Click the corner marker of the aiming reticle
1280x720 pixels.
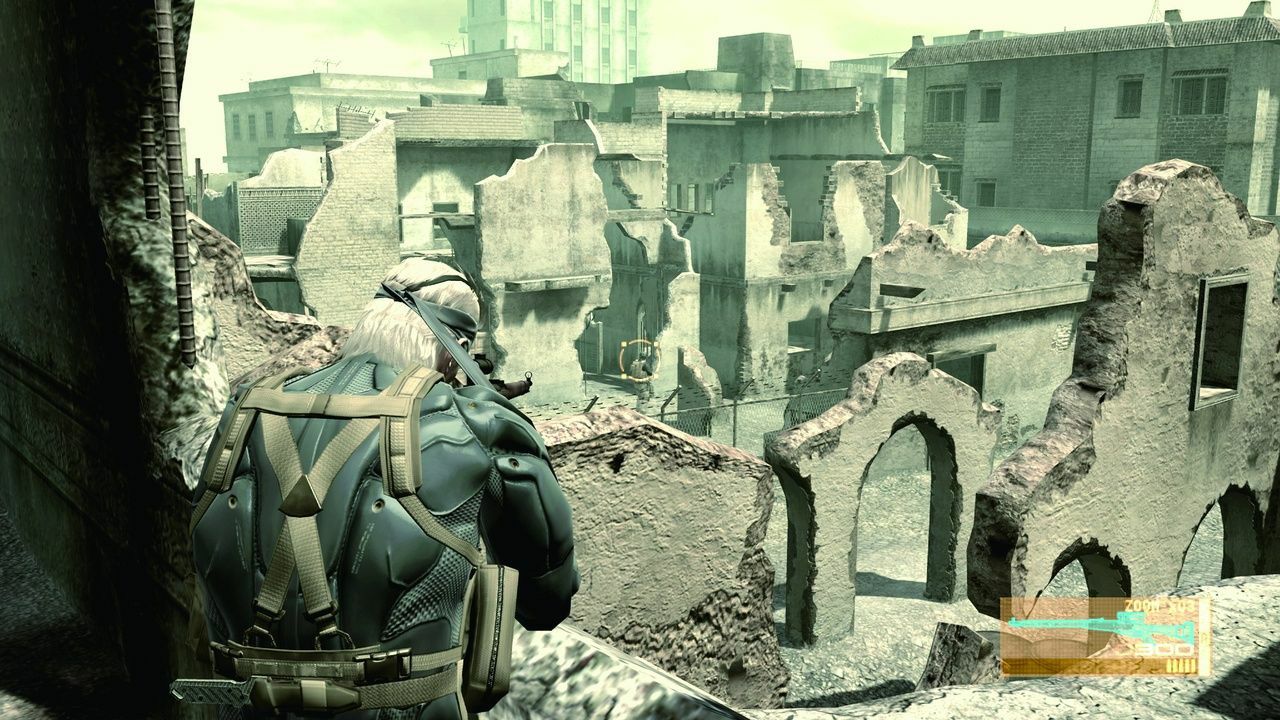tap(624, 344)
